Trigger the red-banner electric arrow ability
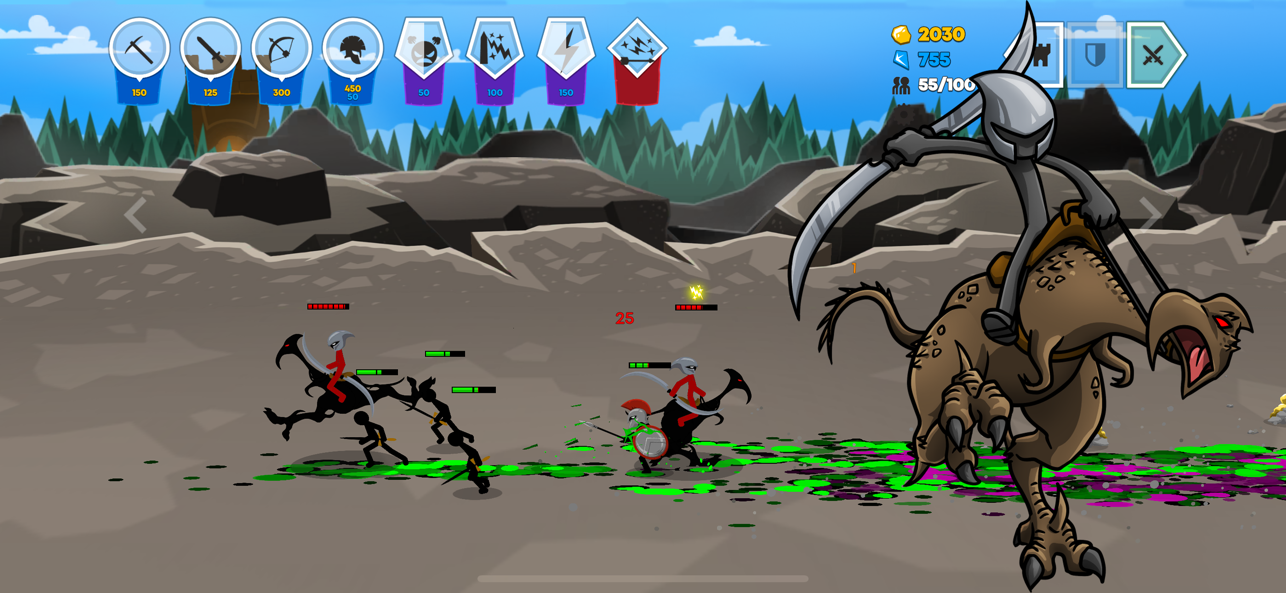The height and width of the screenshot is (593, 1286). (x=637, y=50)
